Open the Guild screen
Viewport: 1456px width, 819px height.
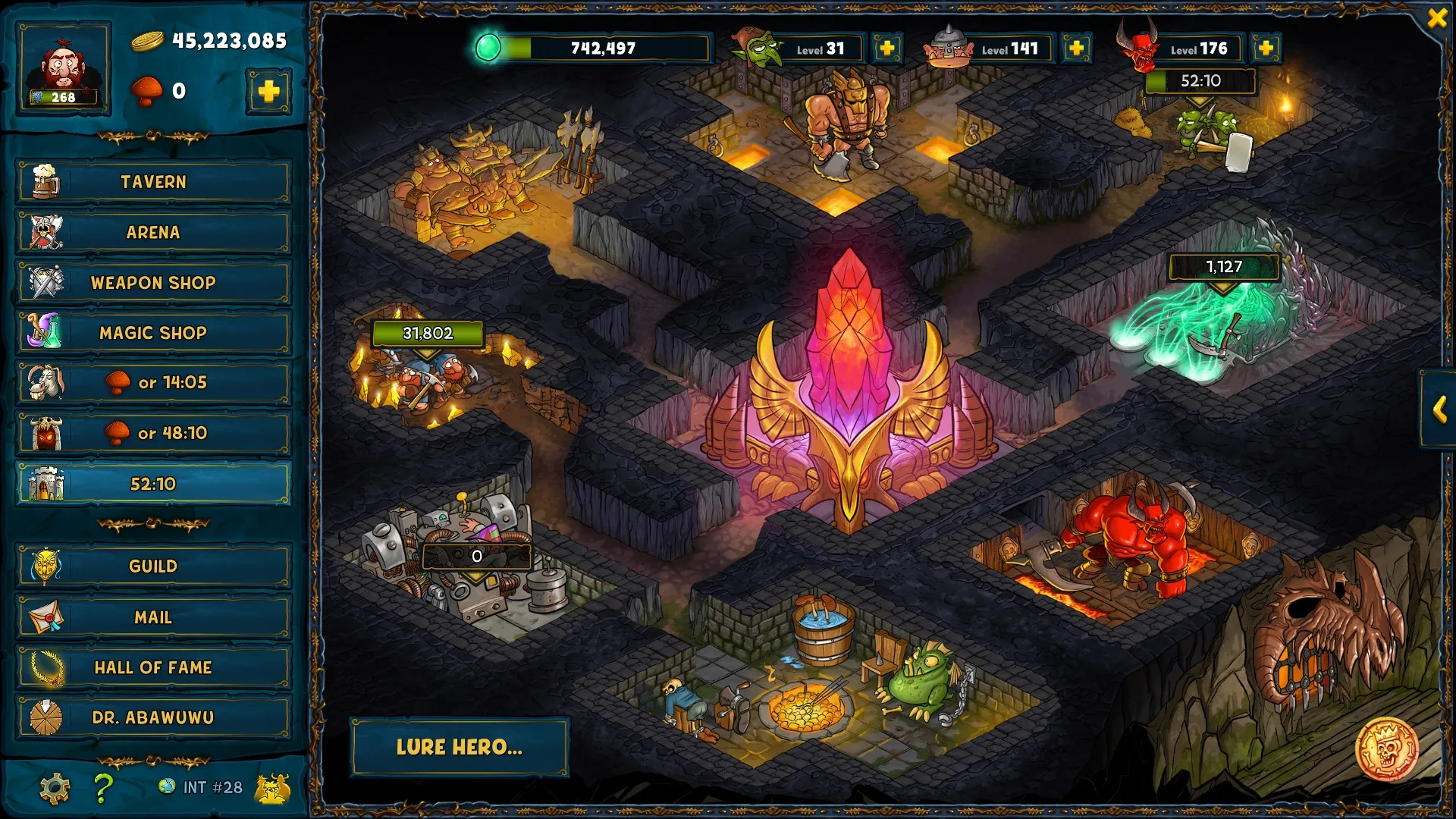point(153,566)
